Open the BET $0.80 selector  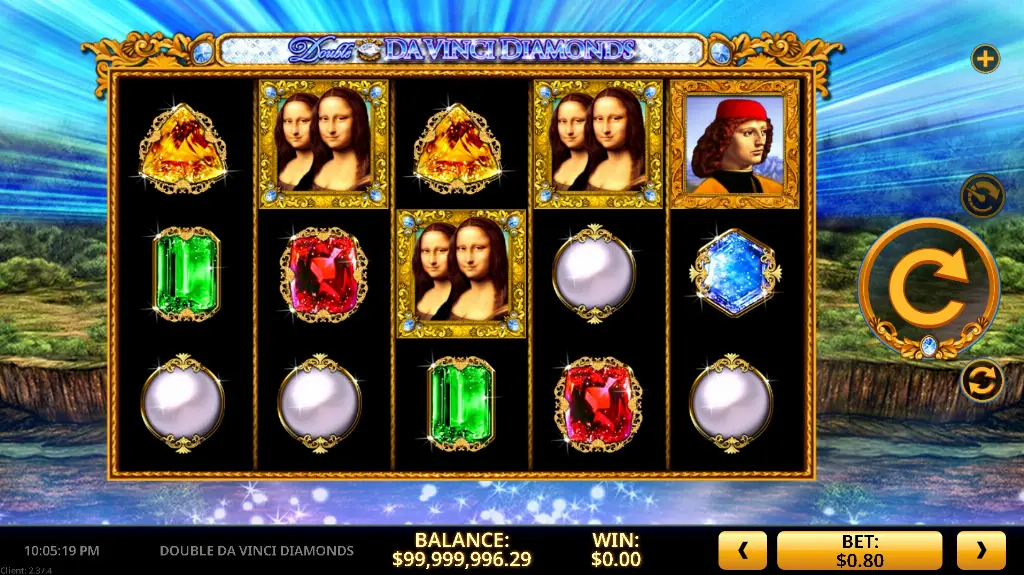[860, 550]
